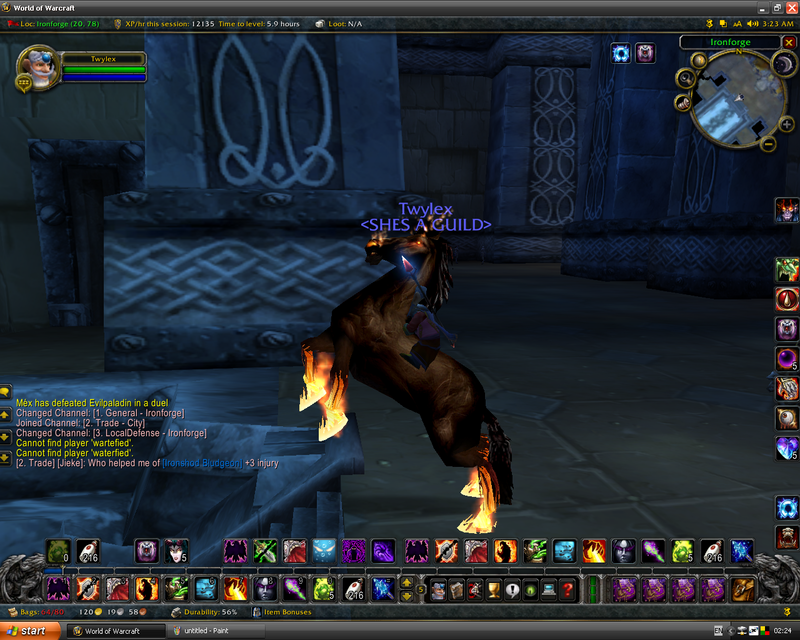800x640 pixels.
Task: Open the backpack bag slot
Action: pos(741,588)
